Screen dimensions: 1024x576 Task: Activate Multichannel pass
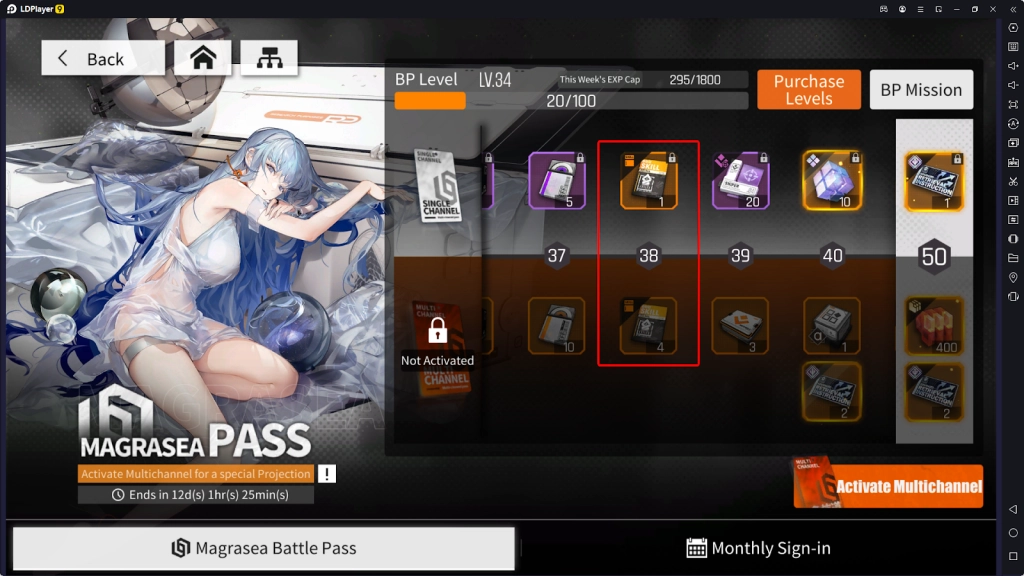(888, 487)
